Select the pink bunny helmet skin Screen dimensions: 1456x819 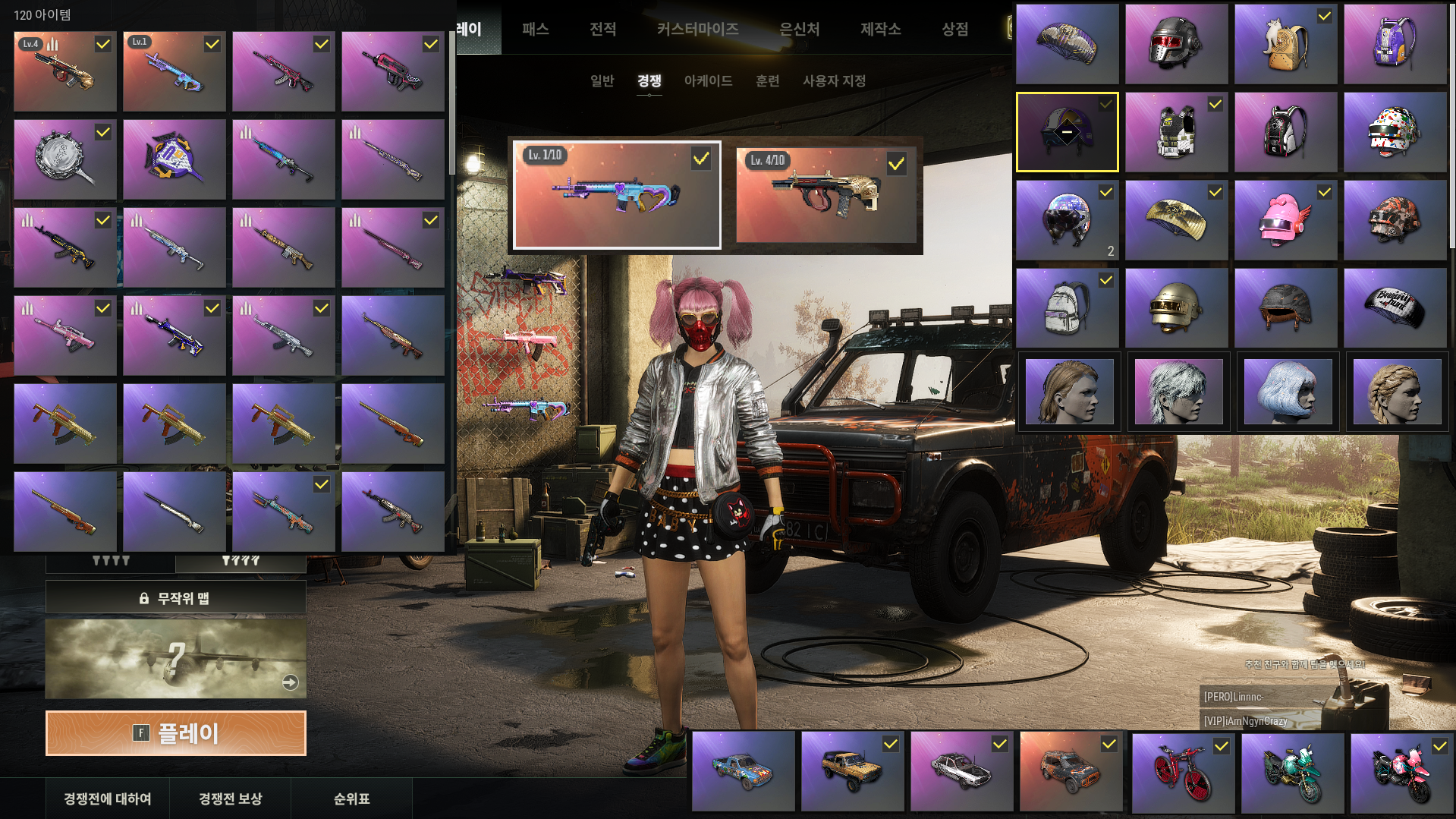(x=1285, y=220)
